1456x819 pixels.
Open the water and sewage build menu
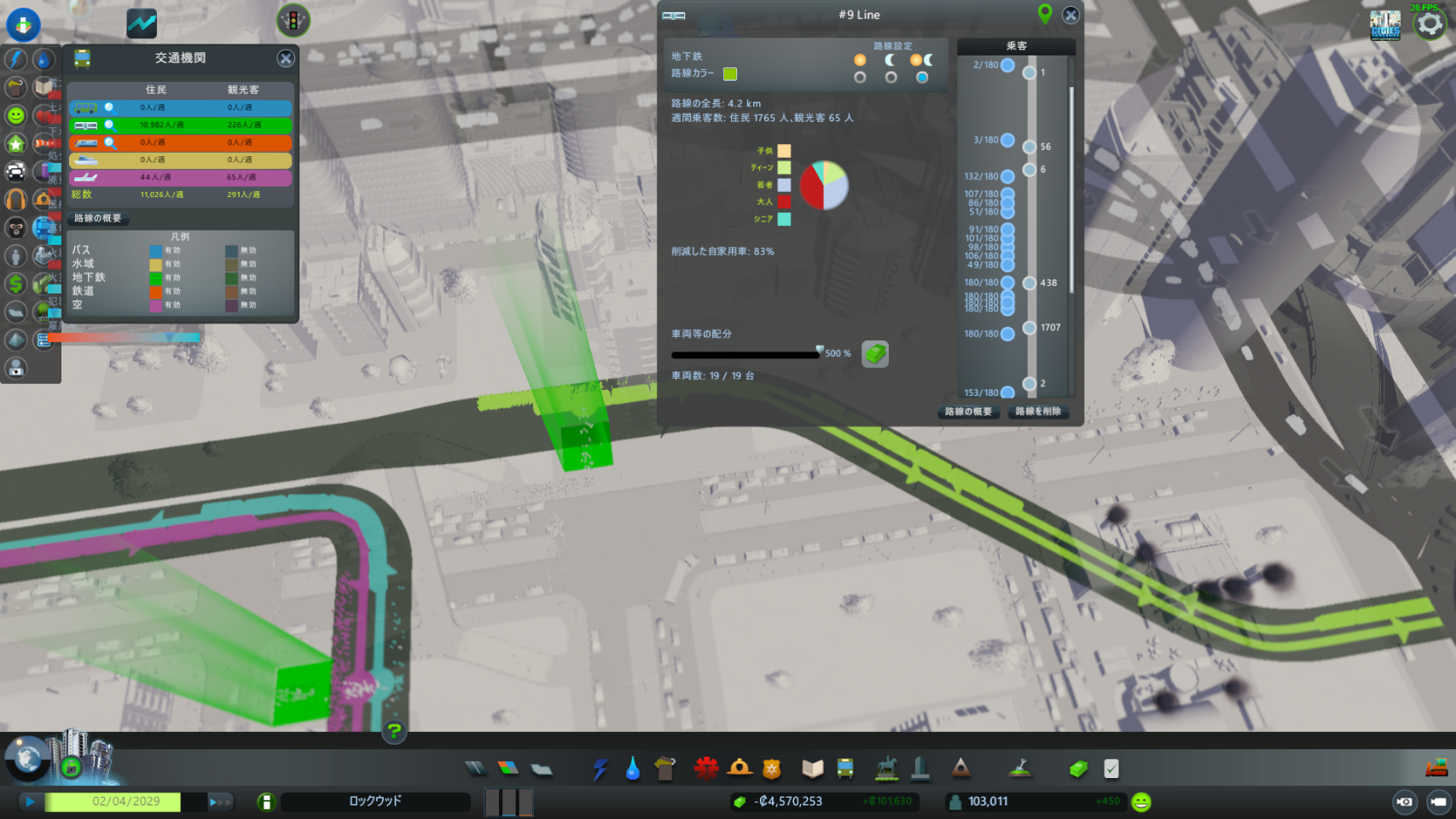tap(632, 769)
